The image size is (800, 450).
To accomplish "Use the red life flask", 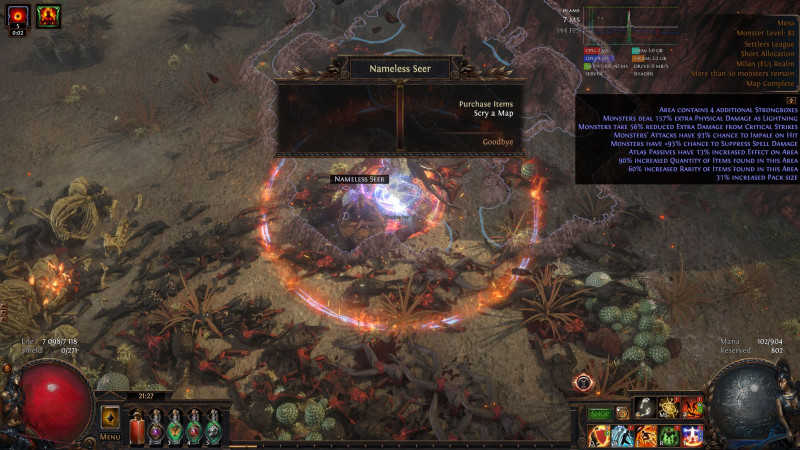I will click(137, 426).
